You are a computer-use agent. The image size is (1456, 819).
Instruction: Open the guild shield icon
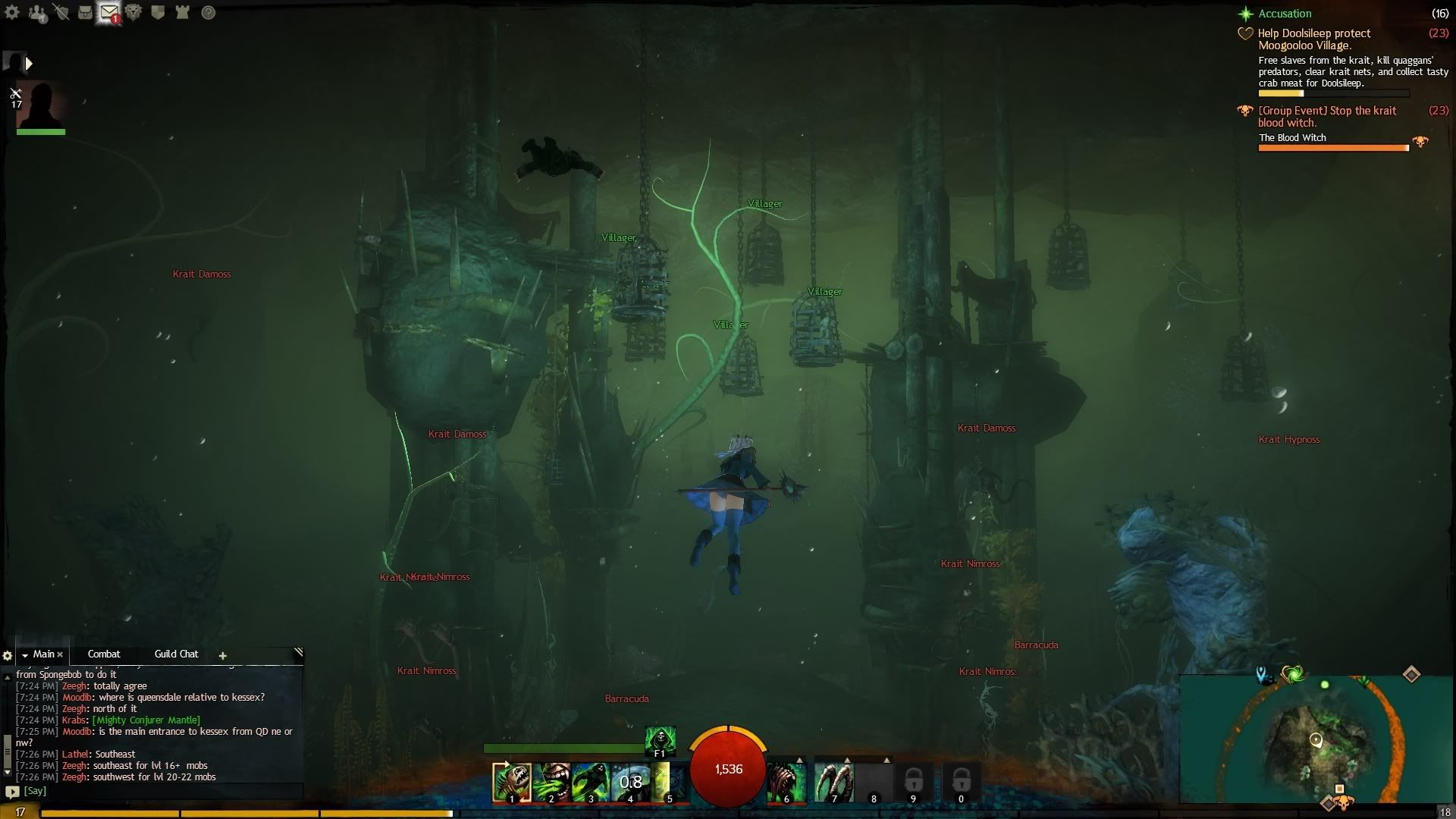[158, 12]
